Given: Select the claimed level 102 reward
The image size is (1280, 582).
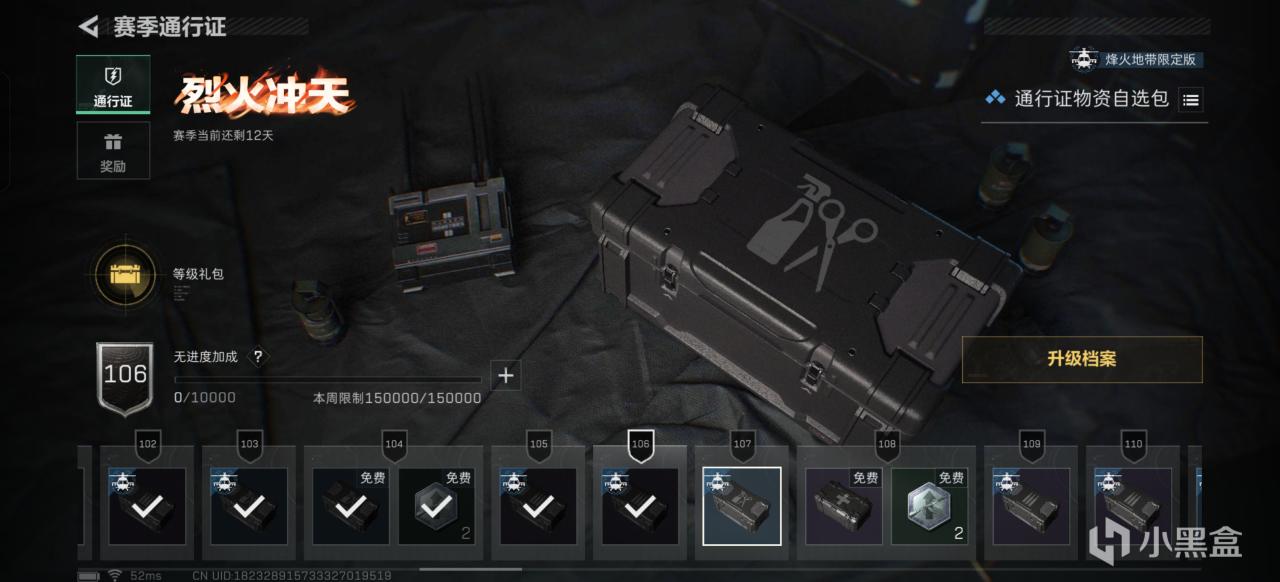Looking at the screenshot, I should click(147, 506).
